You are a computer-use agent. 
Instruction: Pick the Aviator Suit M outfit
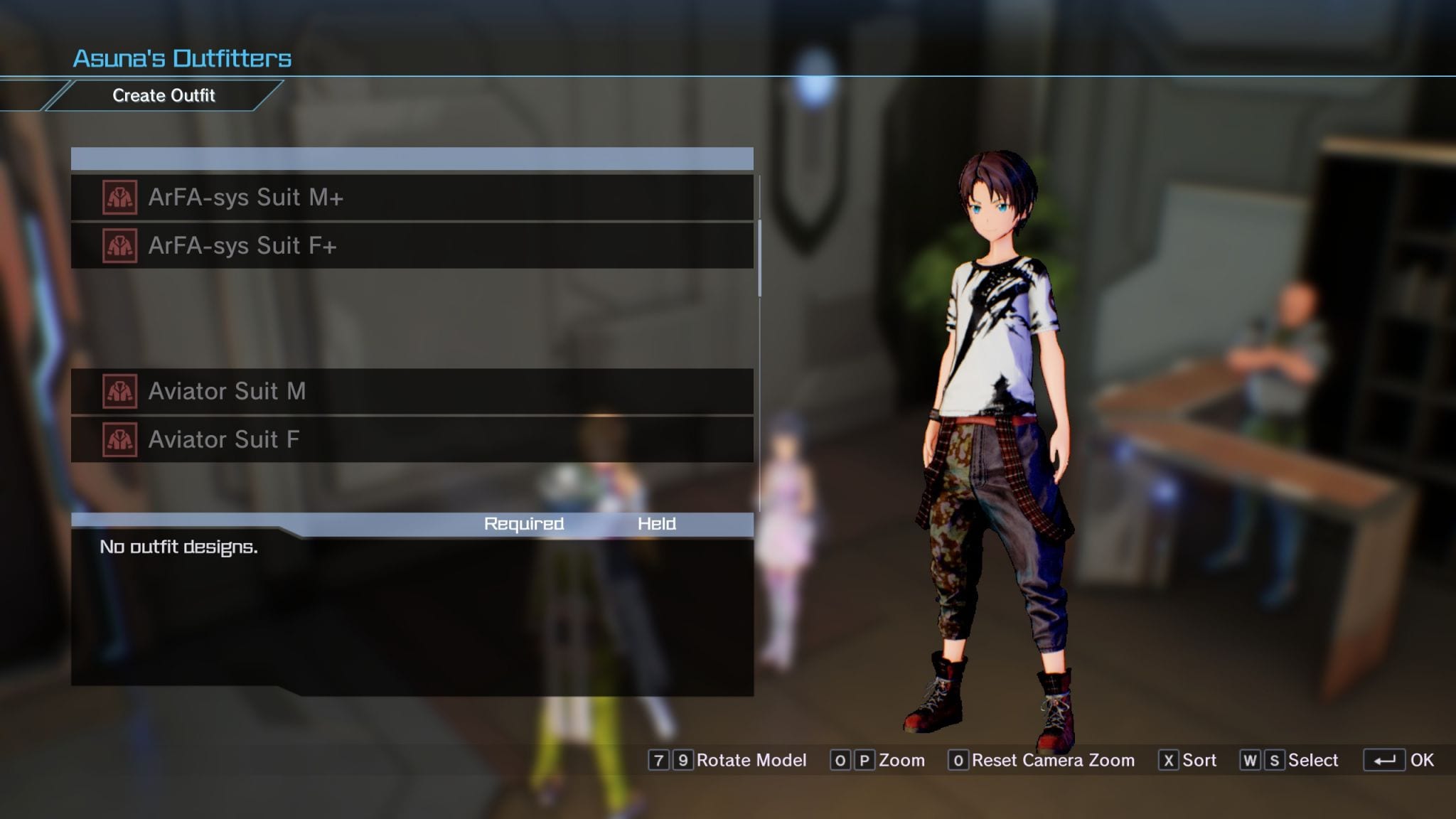[x=411, y=392]
